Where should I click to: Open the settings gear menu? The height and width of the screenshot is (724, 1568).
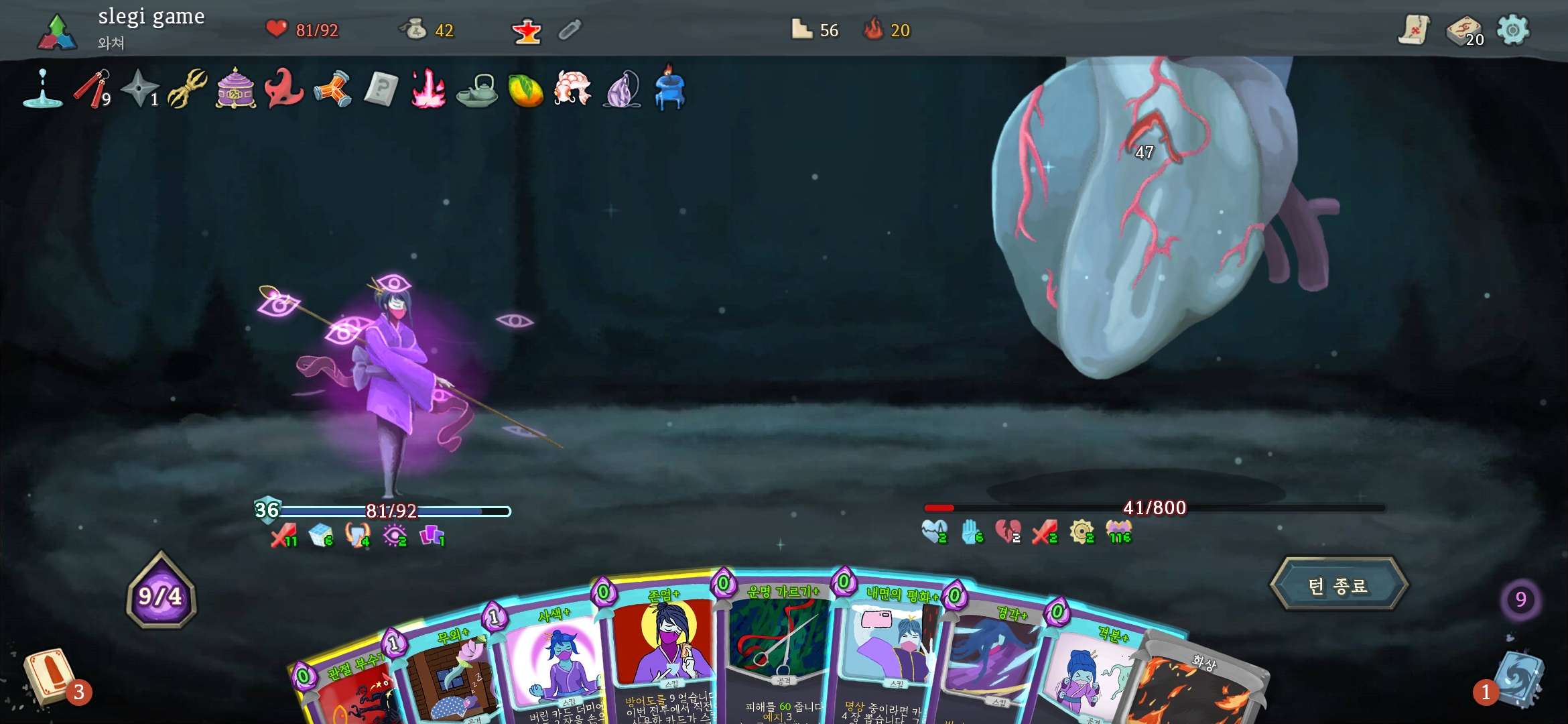click(x=1512, y=30)
